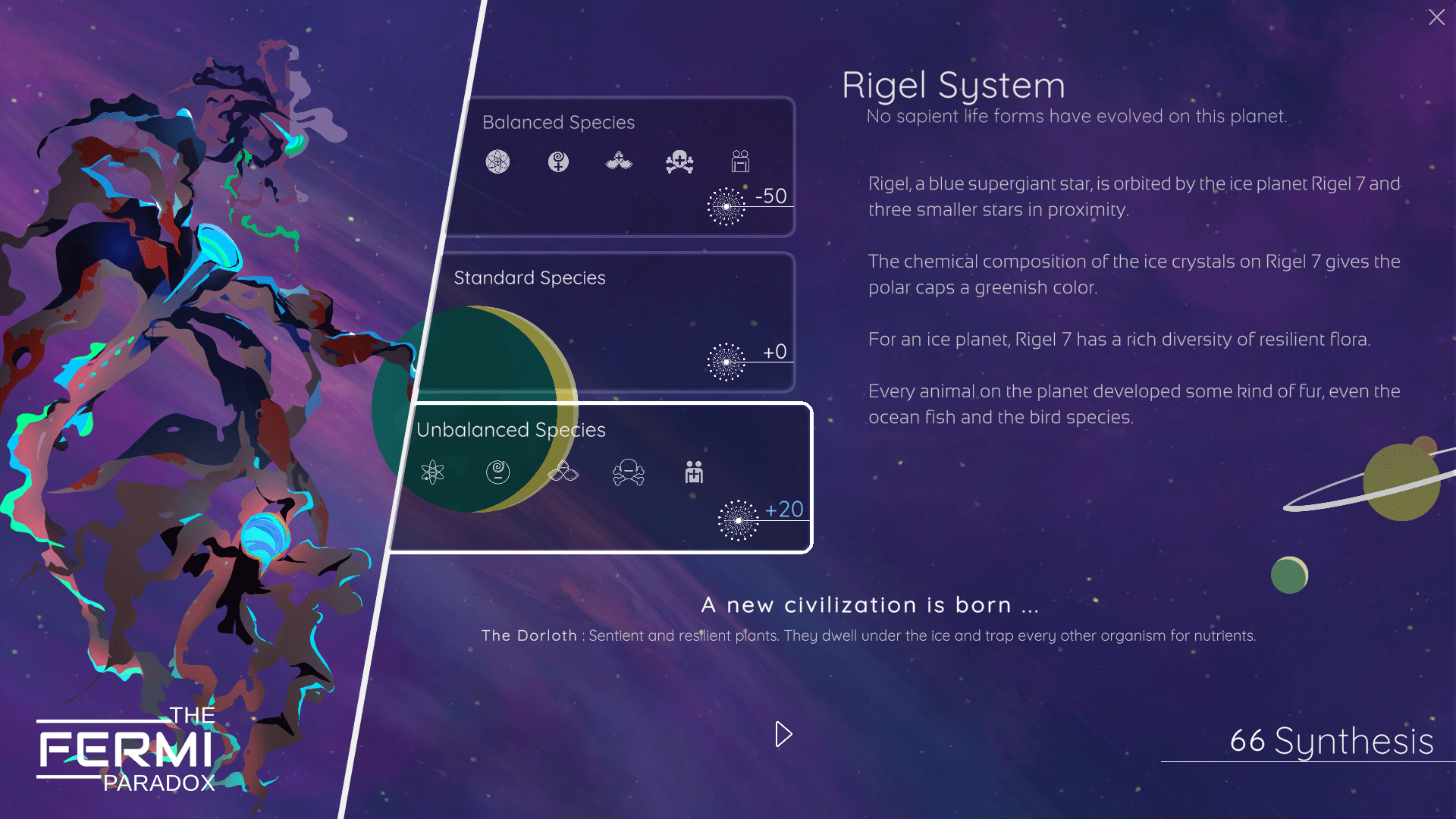Select the gift icon in Balanced Species
This screenshot has width=1456, height=819.
tap(740, 162)
